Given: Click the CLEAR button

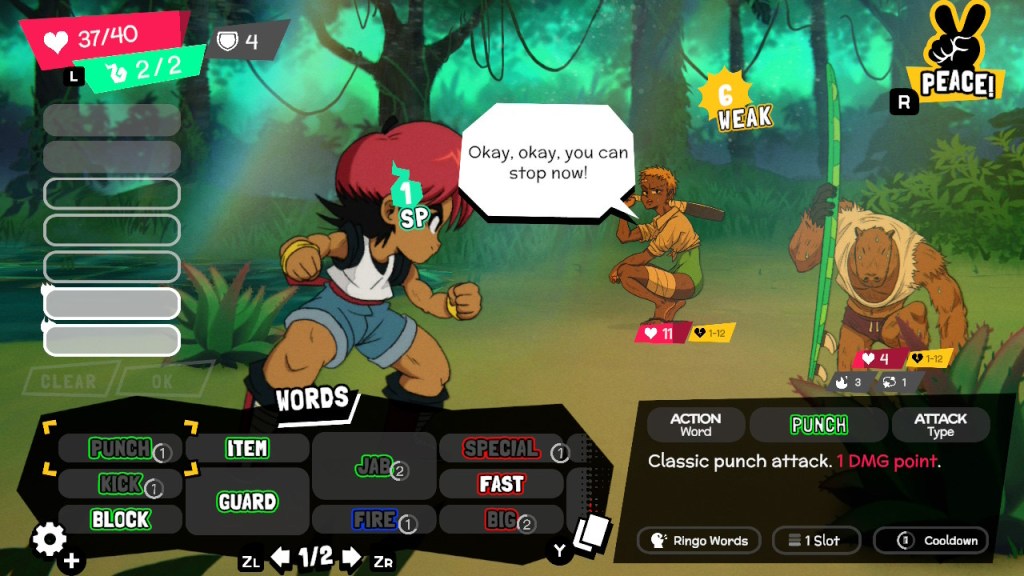Looking at the screenshot, I should [x=69, y=381].
